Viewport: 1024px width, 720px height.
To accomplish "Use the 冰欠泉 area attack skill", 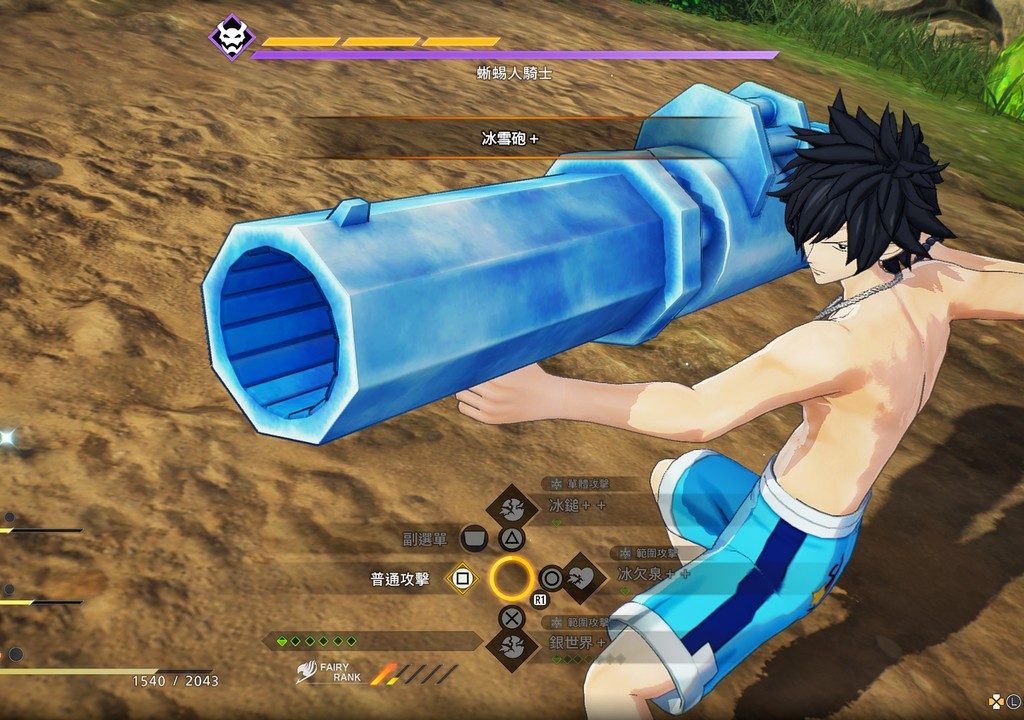I will [582, 577].
